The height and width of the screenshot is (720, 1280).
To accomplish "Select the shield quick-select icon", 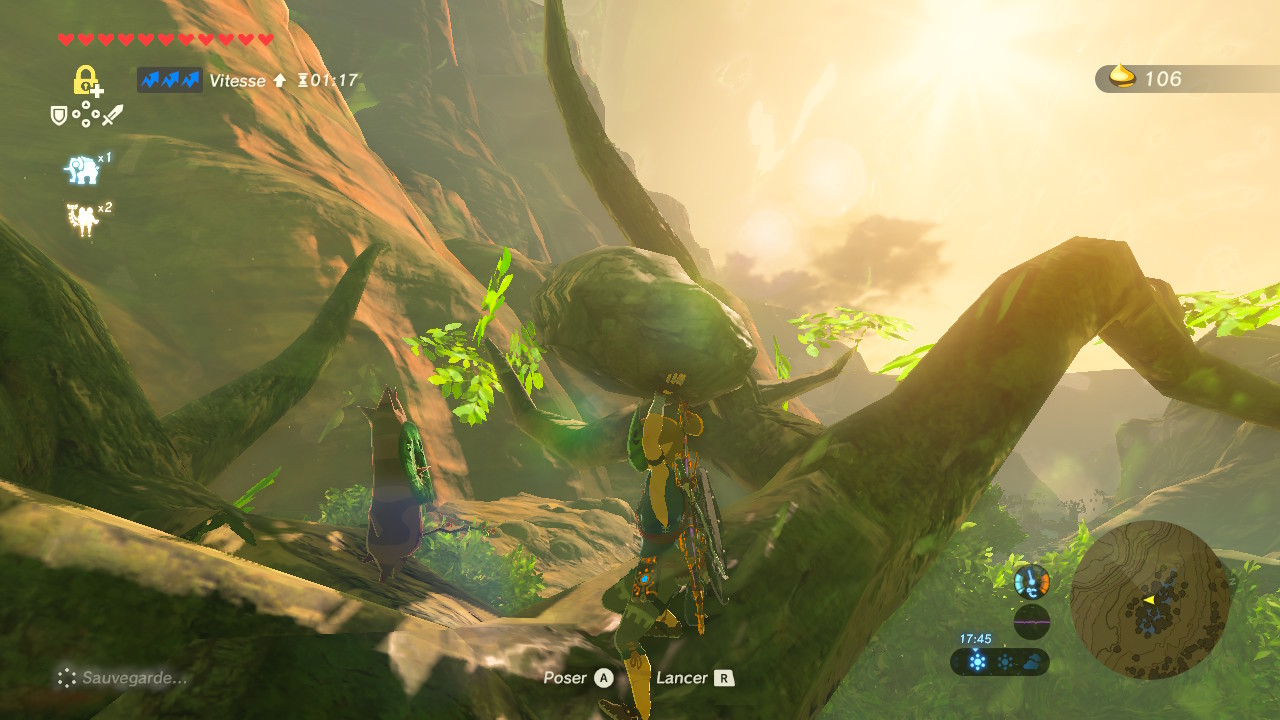I will point(59,116).
